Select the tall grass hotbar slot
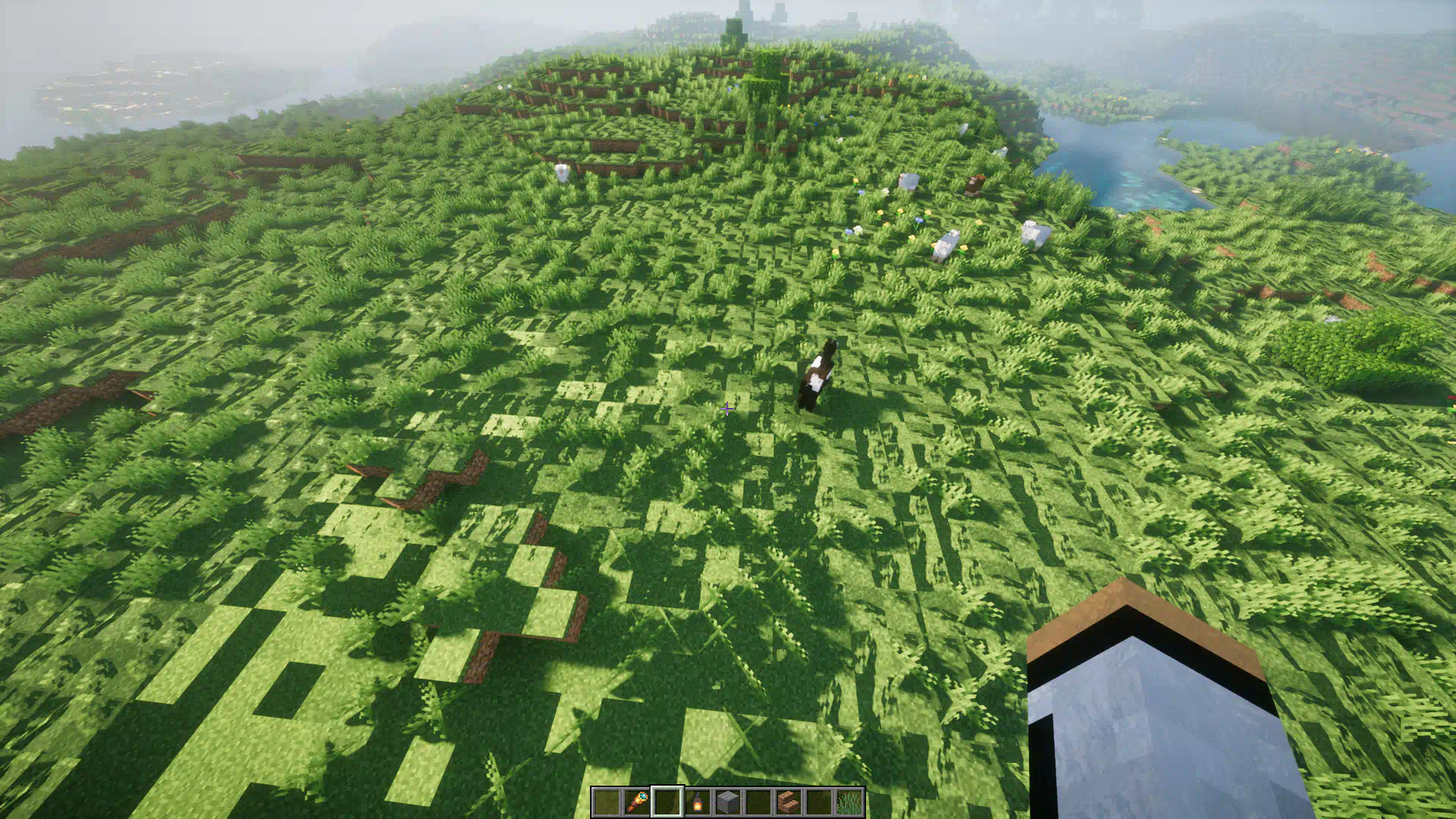 coord(849,802)
